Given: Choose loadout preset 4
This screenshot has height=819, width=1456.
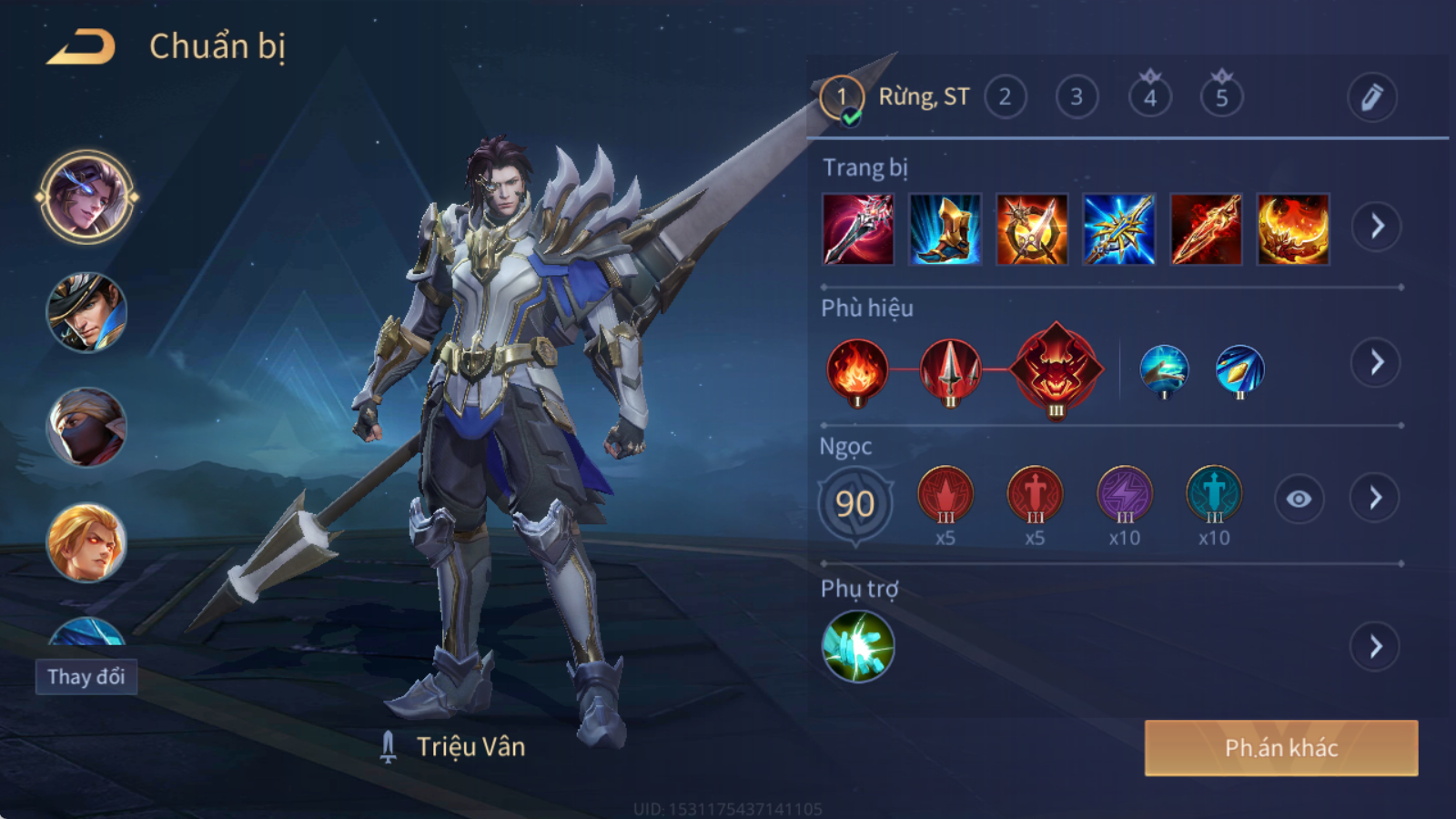Looking at the screenshot, I should [1149, 96].
